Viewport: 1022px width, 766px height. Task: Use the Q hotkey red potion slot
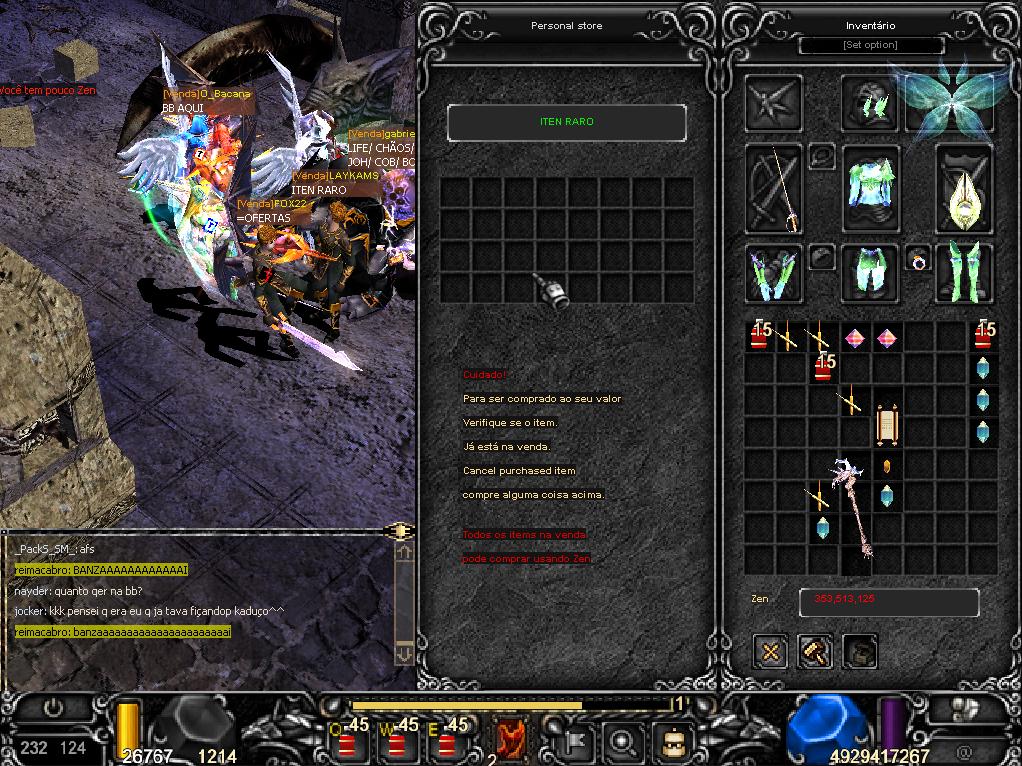tap(350, 743)
